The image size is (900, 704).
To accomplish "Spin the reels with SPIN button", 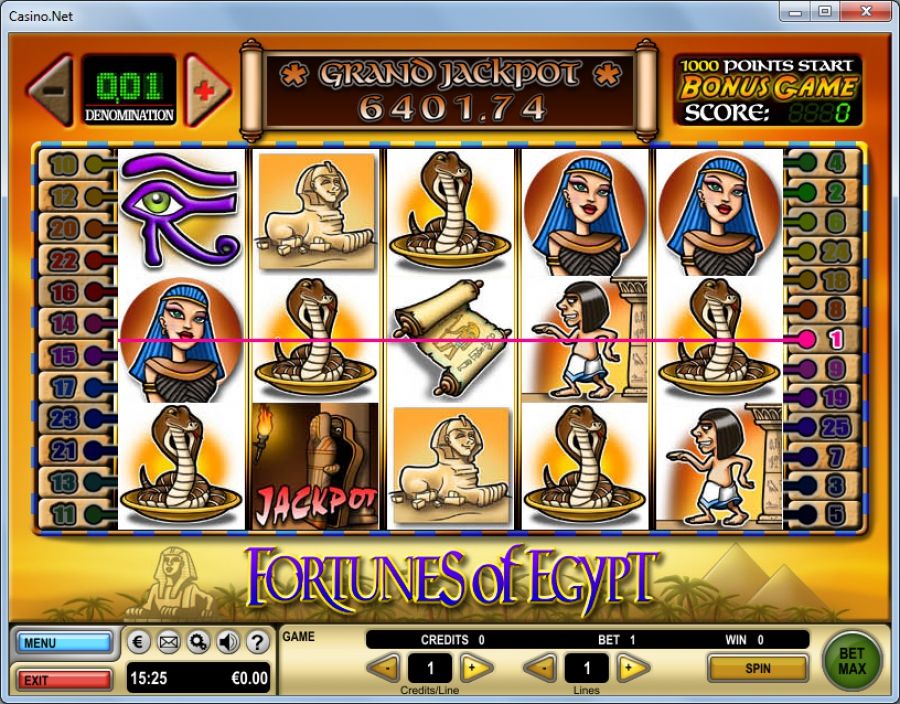I will pos(757,668).
